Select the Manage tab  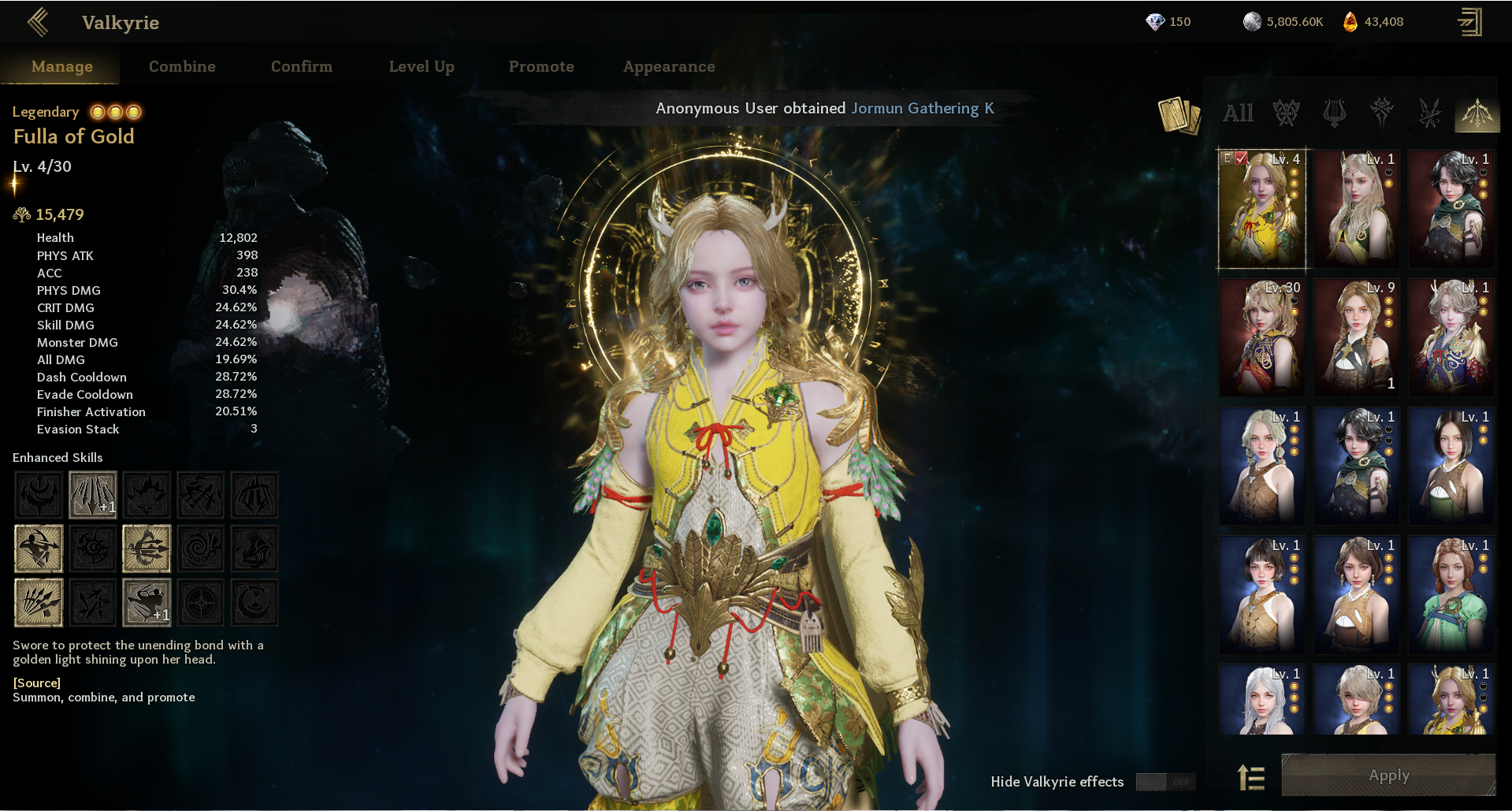click(62, 66)
